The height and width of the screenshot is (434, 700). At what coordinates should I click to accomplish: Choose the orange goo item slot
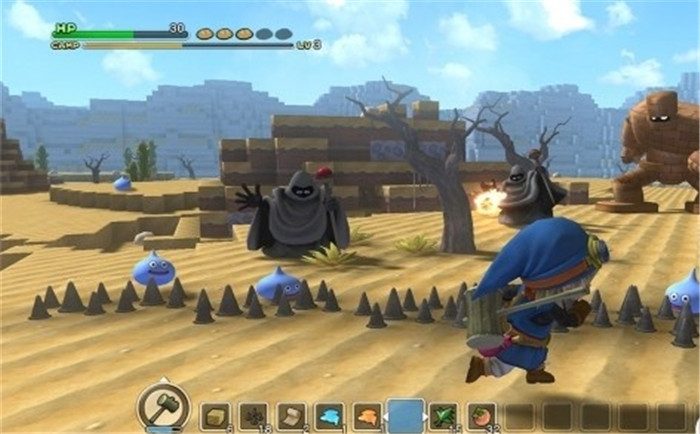[367, 416]
